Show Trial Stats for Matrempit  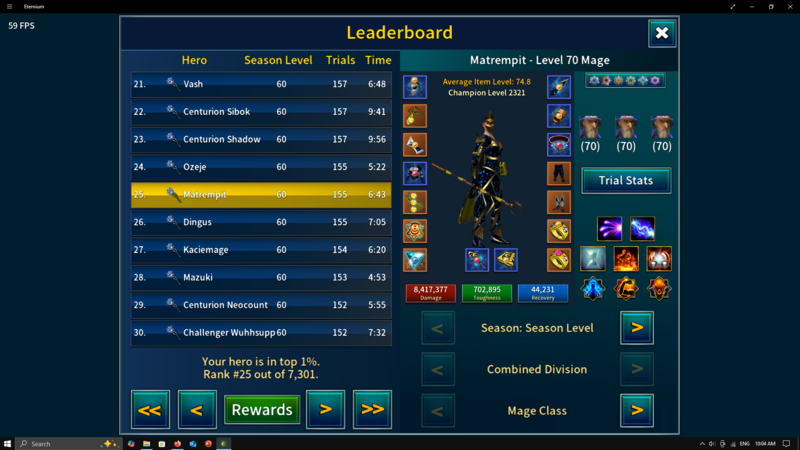[626, 180]
